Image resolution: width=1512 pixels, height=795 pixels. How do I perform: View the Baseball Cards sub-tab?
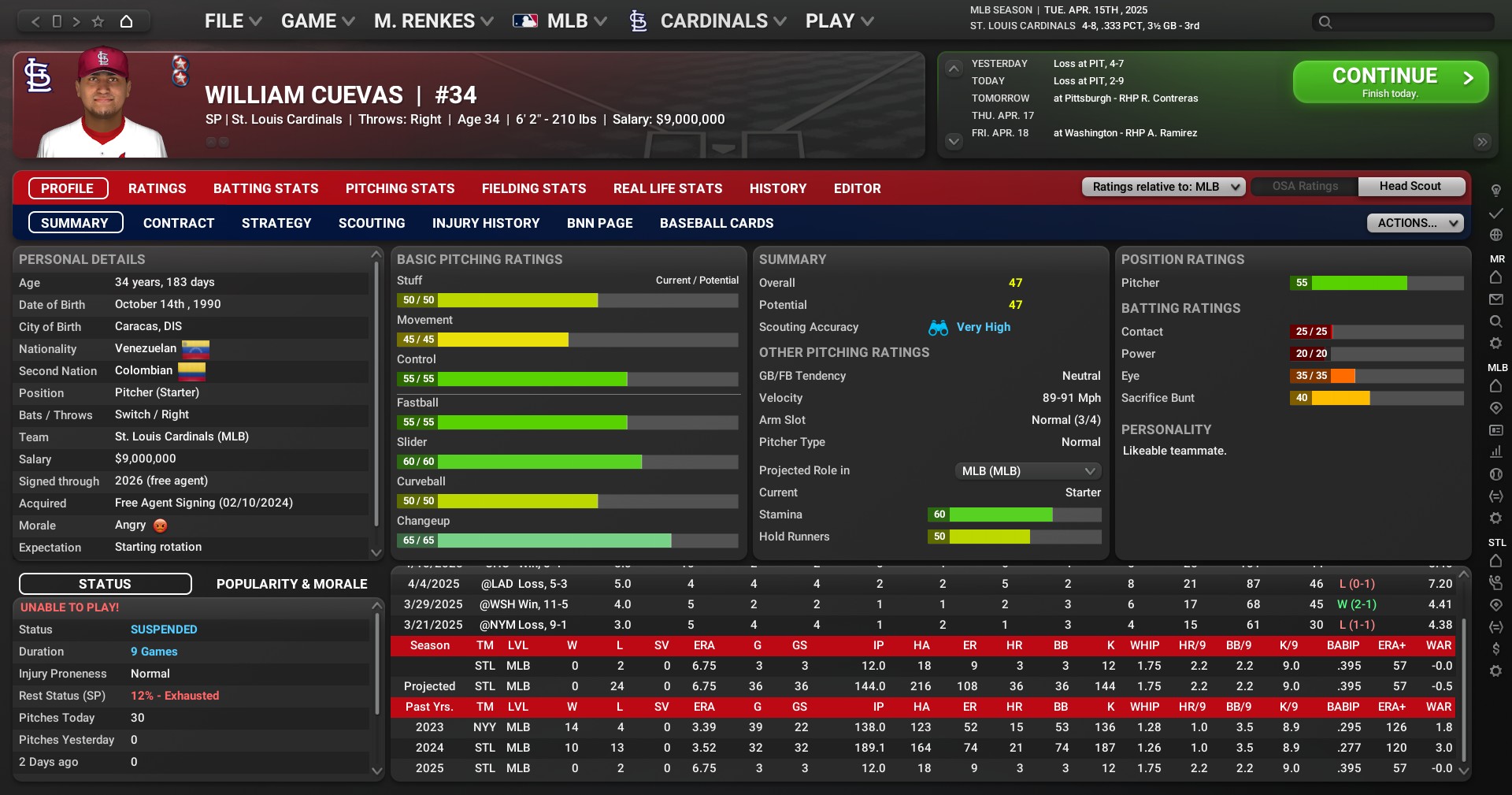tap(716, 223)
